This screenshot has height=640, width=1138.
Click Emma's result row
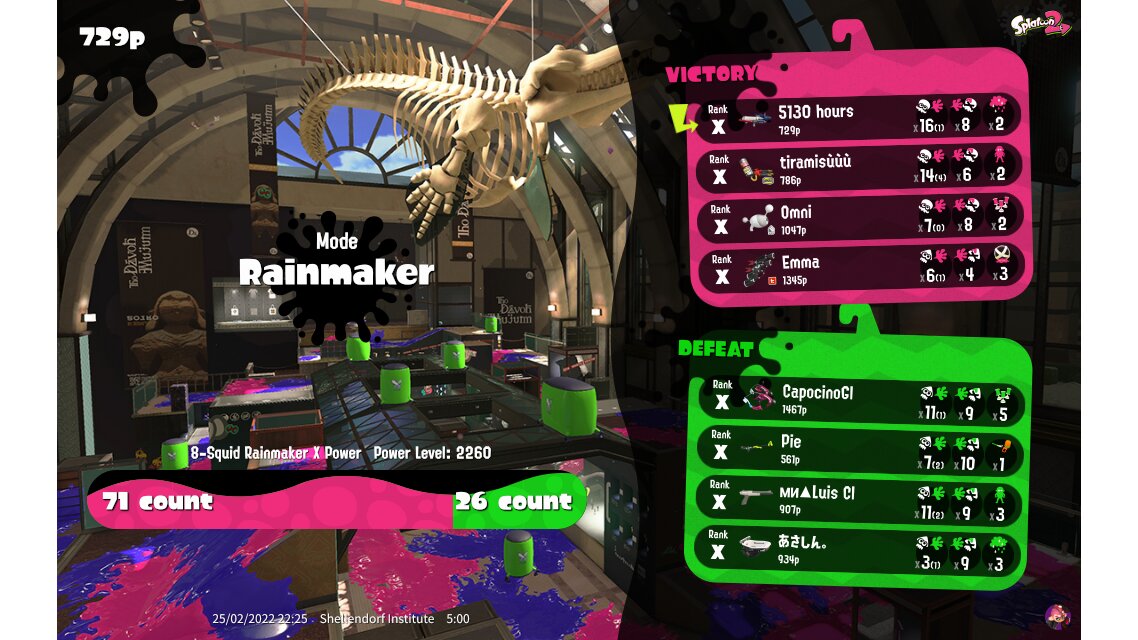860,268
